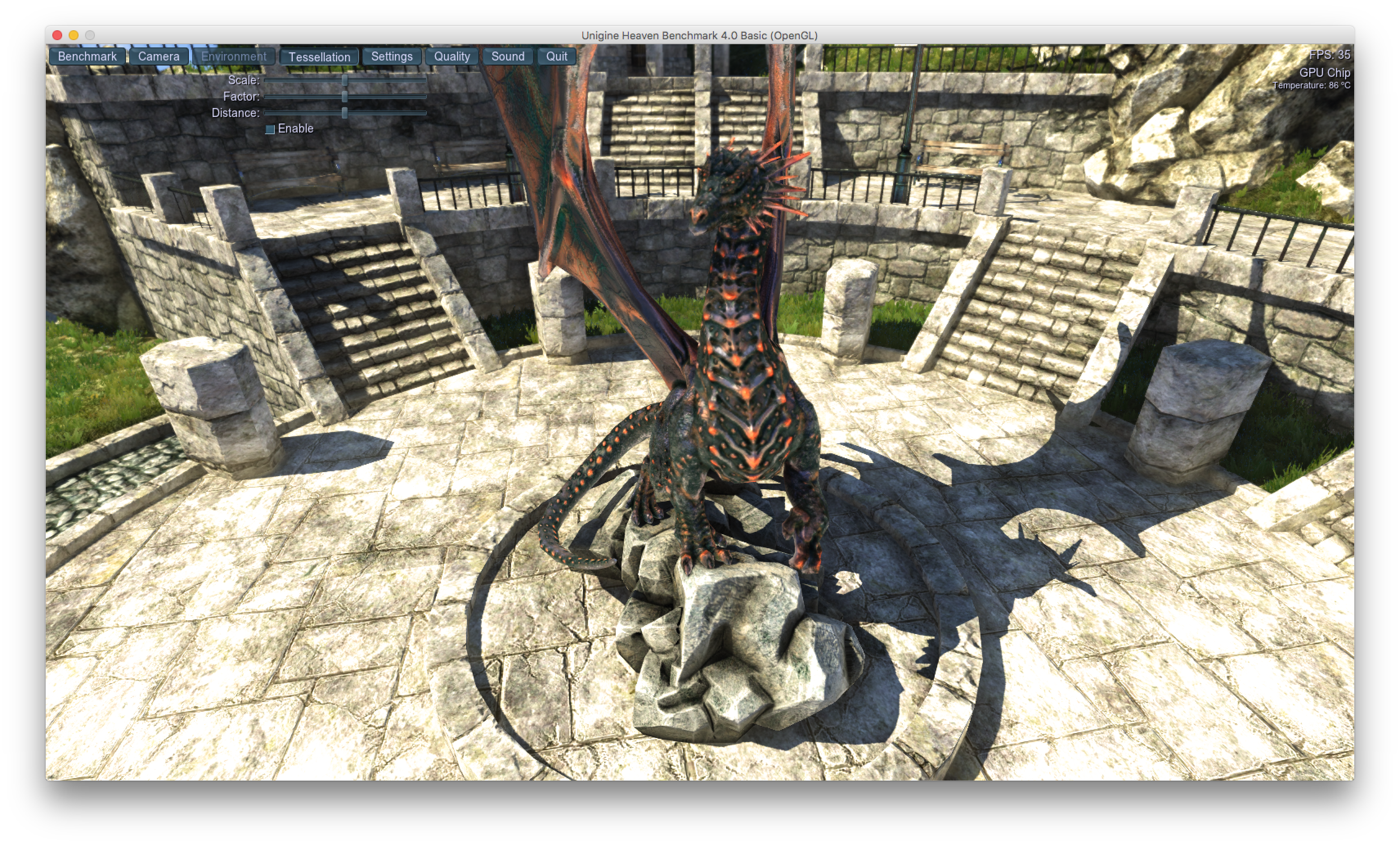This screenshot has height=846, width=1400.
Task: Click the Scale slider handle
Action: [x=344, y=80]
